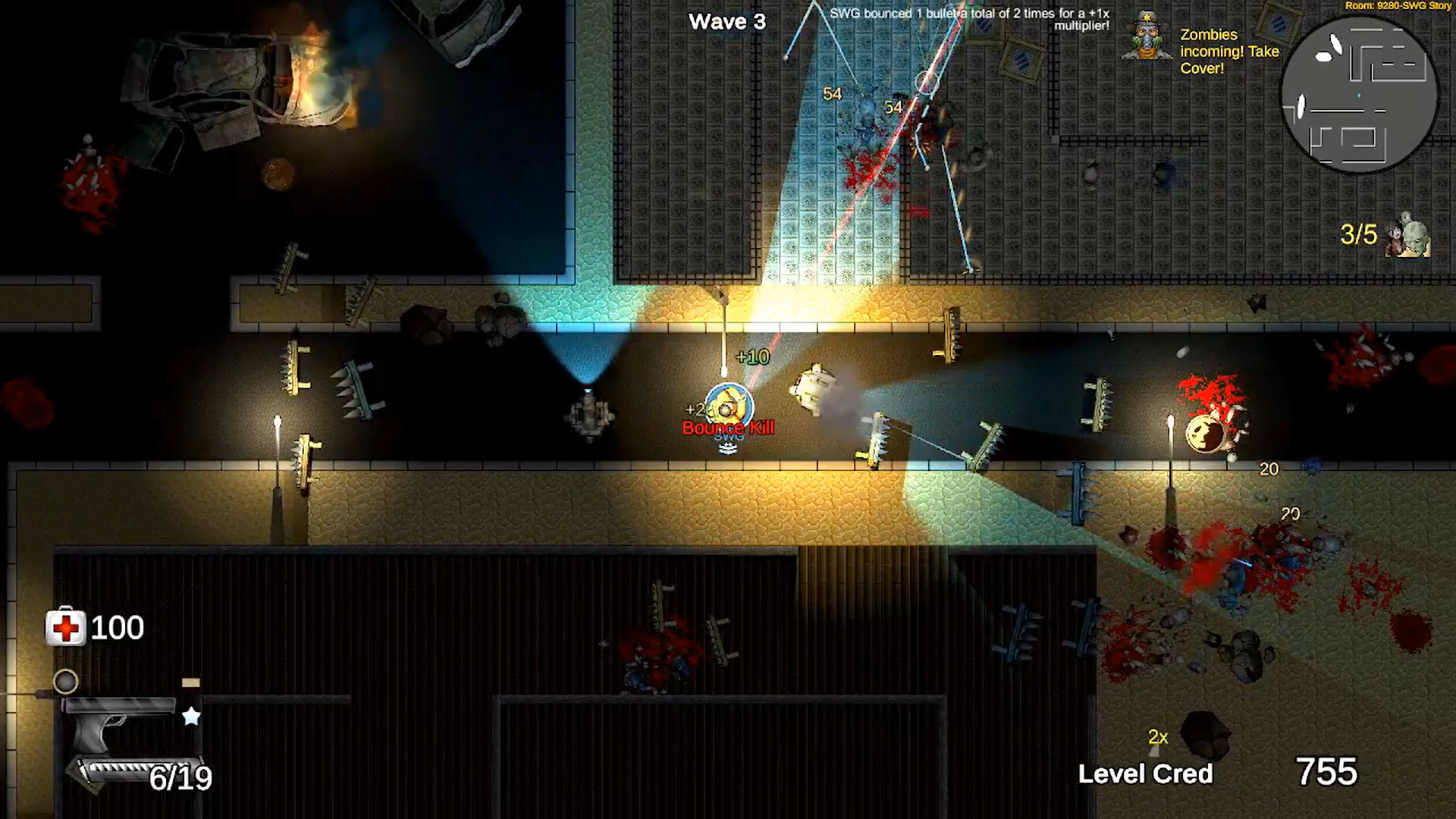1456x819 pixels.
Task: Click the Level Cred label
Action: (x=1146, y=775)
